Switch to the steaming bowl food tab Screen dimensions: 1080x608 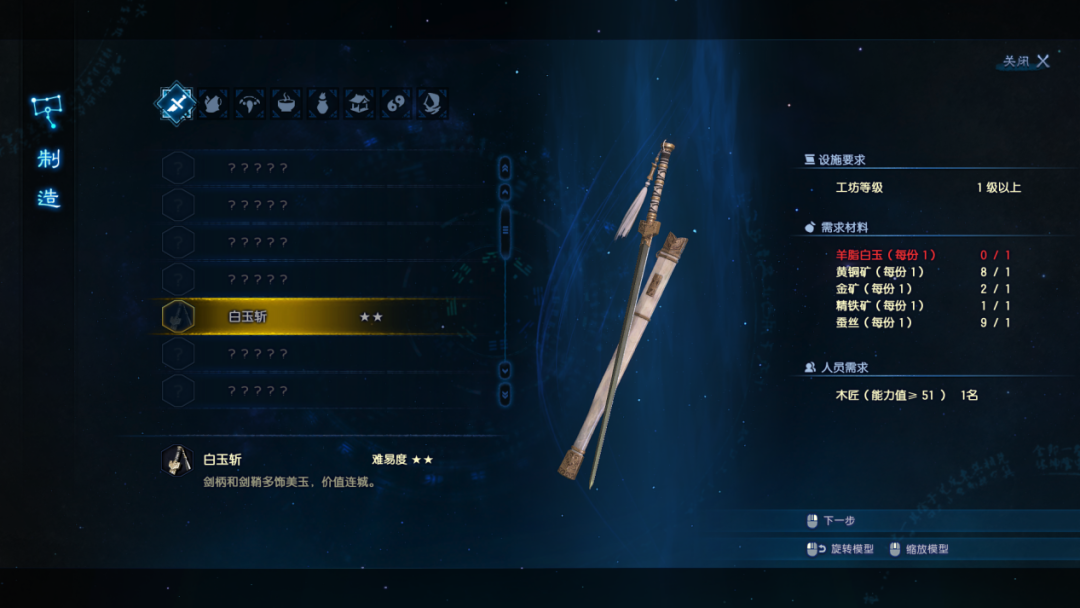[286, 103]
